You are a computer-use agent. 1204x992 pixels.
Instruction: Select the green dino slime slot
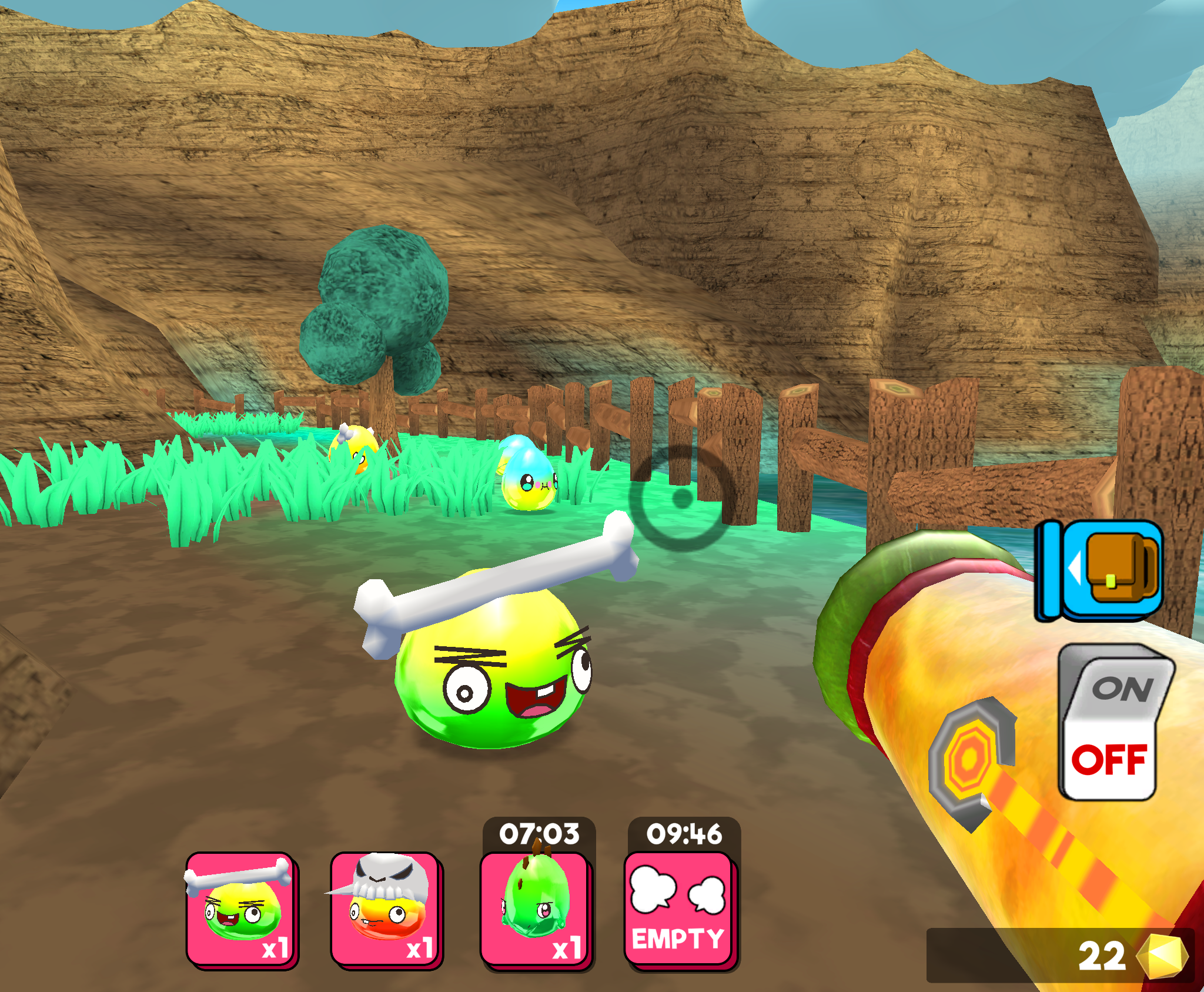coord(535,906)
